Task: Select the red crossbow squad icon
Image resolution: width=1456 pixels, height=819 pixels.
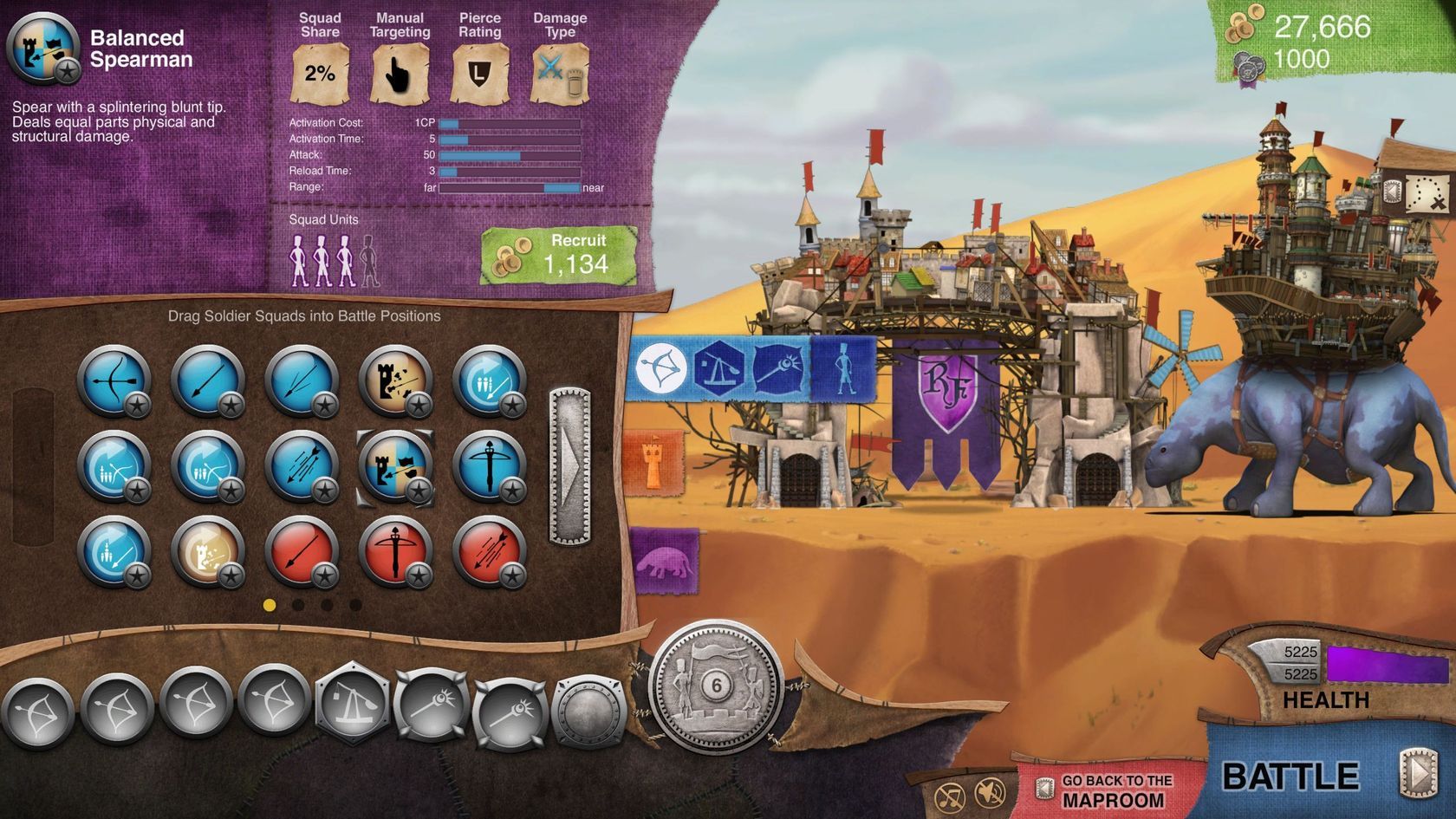Action: click(397, 552)
